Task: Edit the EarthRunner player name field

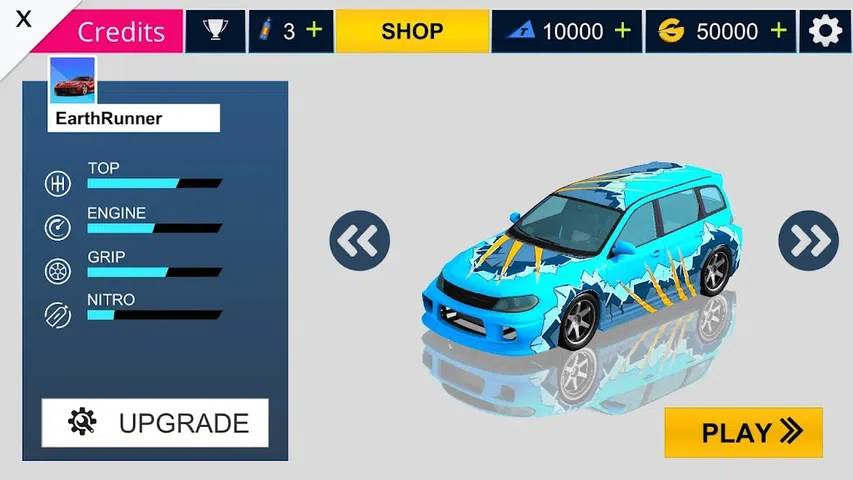Action: click(133, 118)
